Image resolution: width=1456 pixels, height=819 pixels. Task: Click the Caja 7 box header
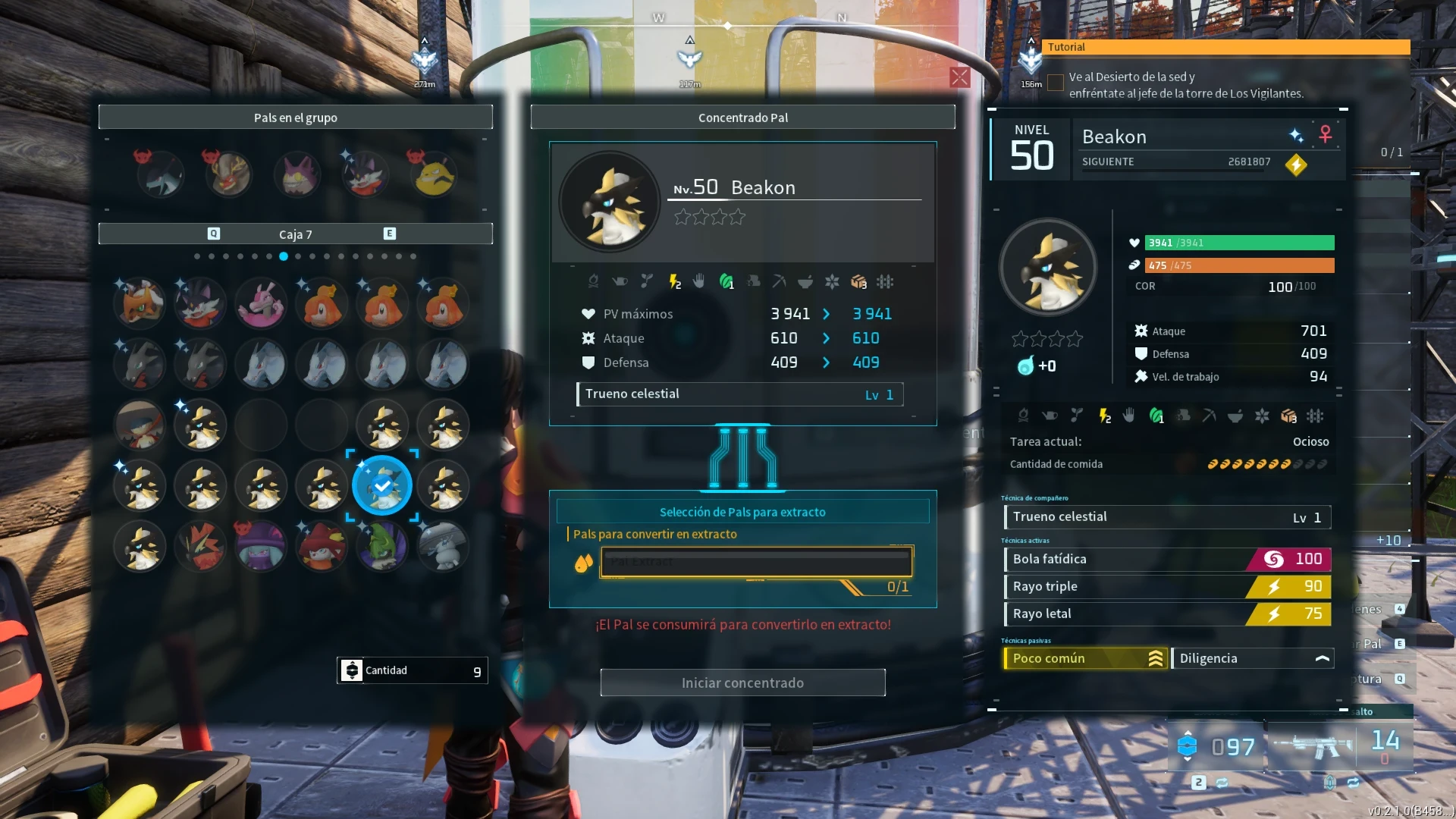[296, 234]
